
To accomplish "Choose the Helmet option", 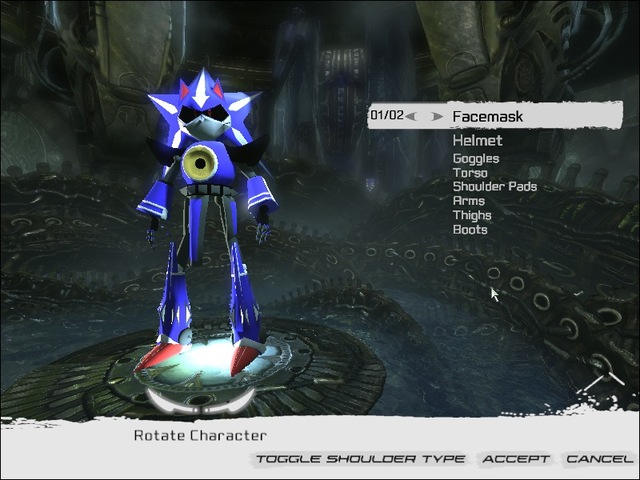I will pyautogui.click(x=478, y=142).
